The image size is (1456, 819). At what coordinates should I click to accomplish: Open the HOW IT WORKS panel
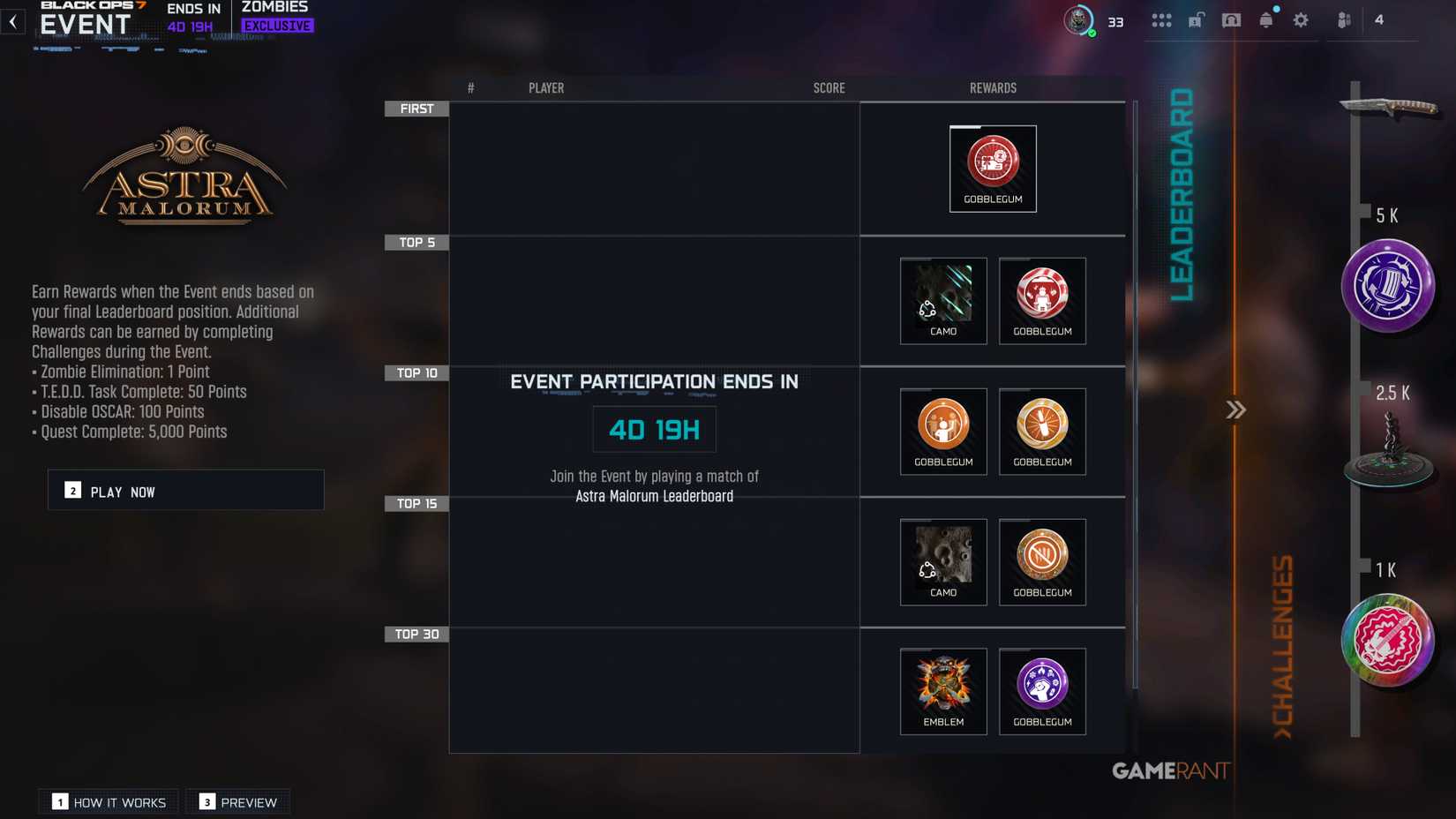[108, 801]
